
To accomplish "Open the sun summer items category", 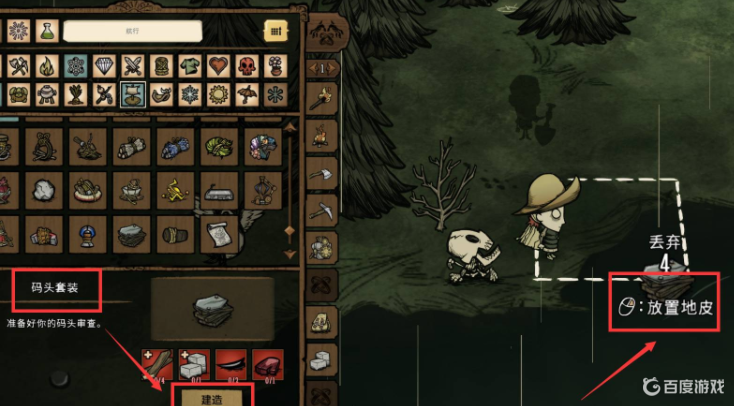I will 218,95.
